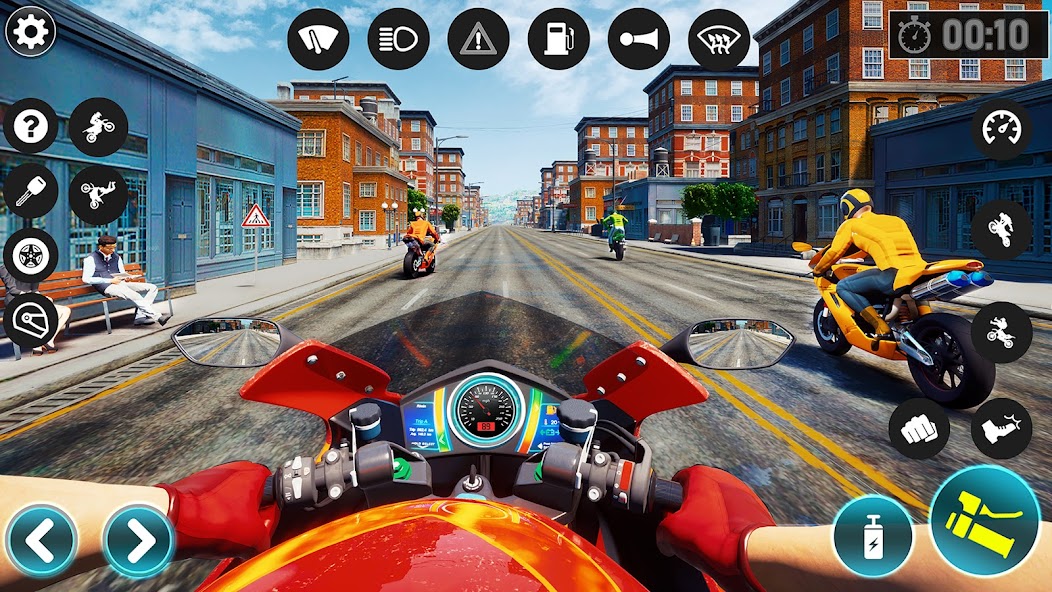Image resolution: width=1052 pixels, height=592 pixels.
Task: Activate the windshield wiper icon
Action: coord(318,39)
